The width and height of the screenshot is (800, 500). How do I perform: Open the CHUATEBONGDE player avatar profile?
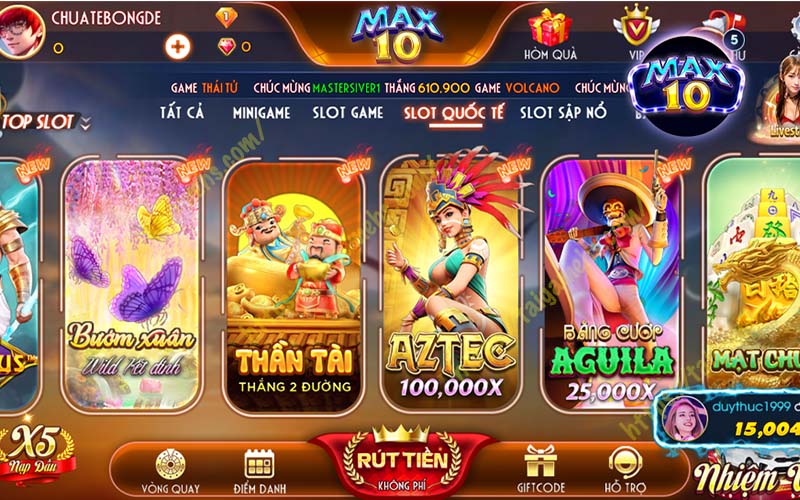23,30
